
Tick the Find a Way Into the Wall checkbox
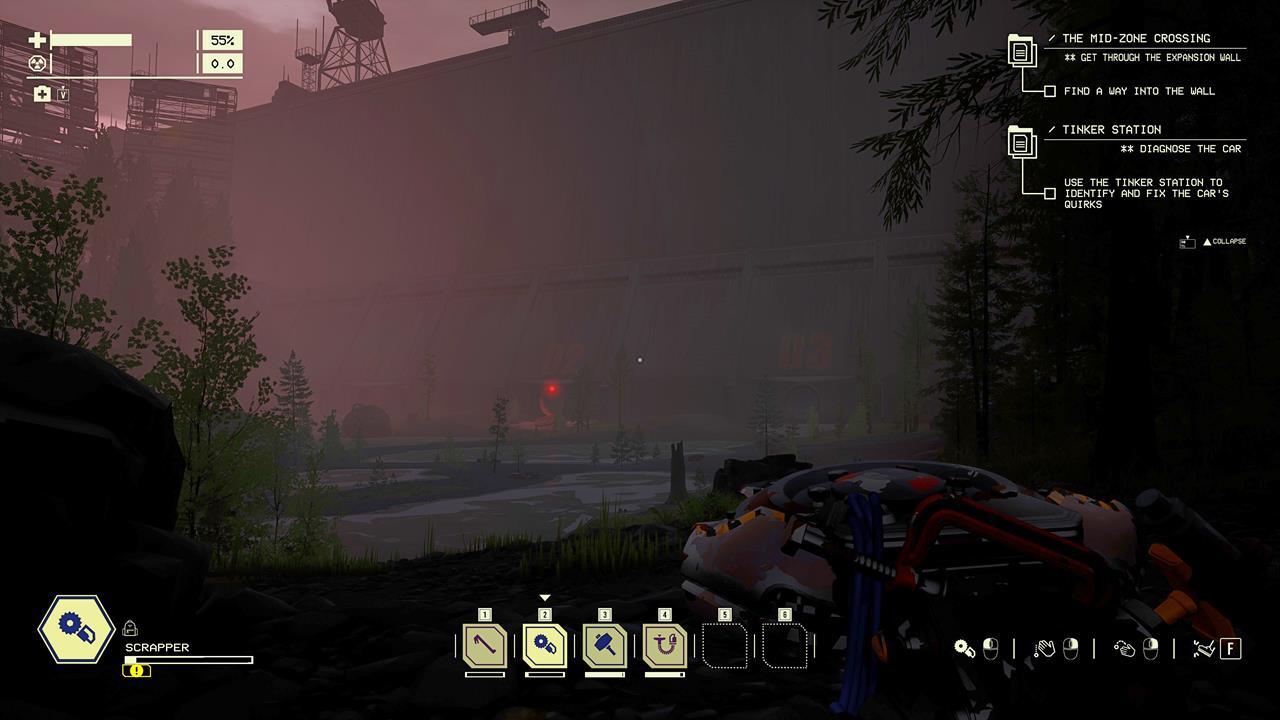(x=1049, y=91)
